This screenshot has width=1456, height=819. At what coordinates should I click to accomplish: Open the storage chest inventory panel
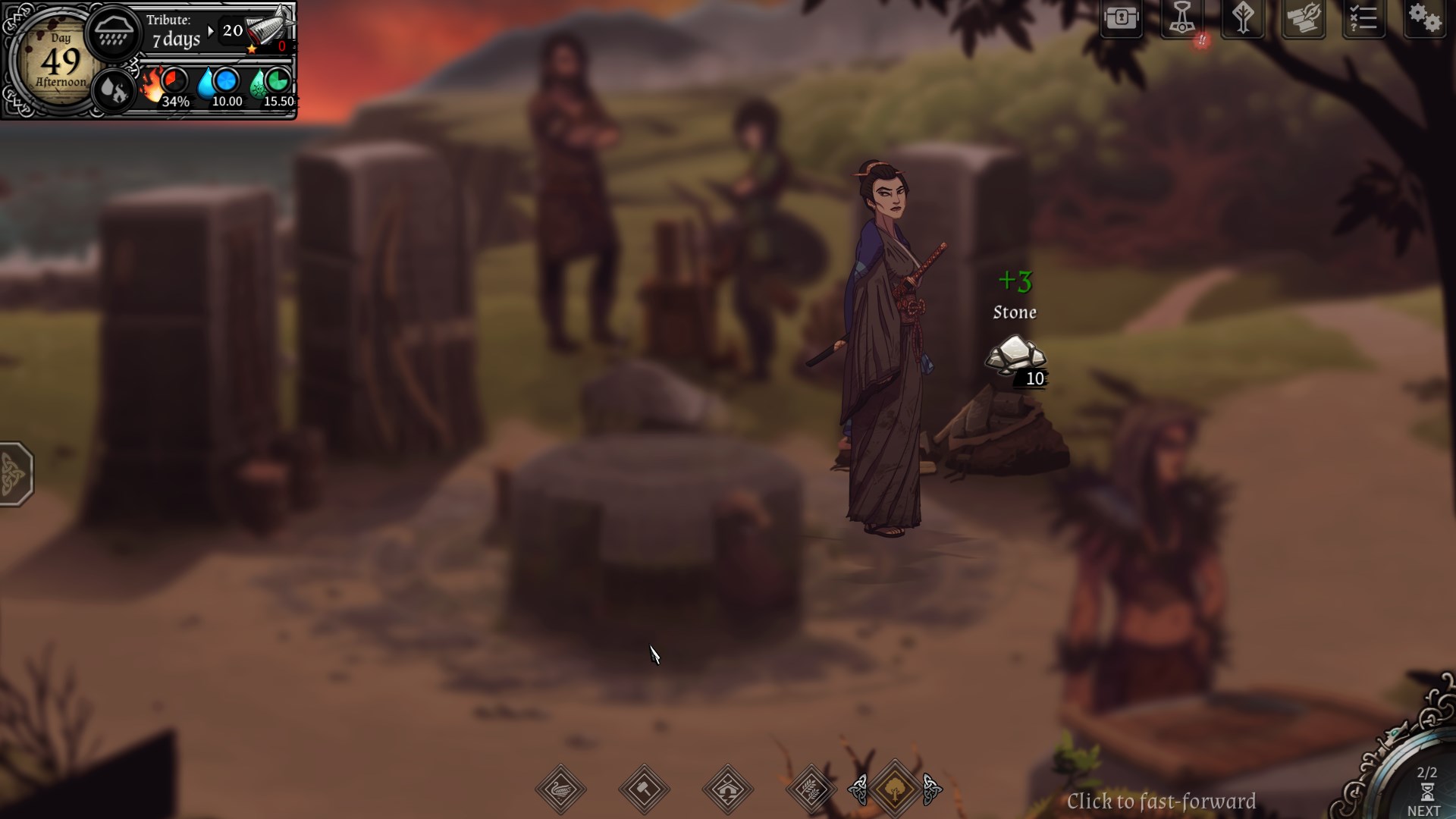[x=1123, y=19]
